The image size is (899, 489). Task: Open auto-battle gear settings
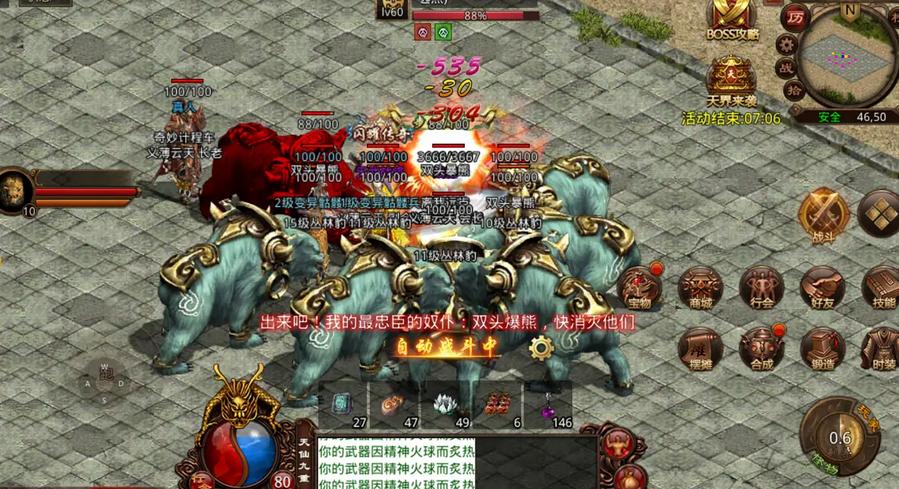click(541, 347)
